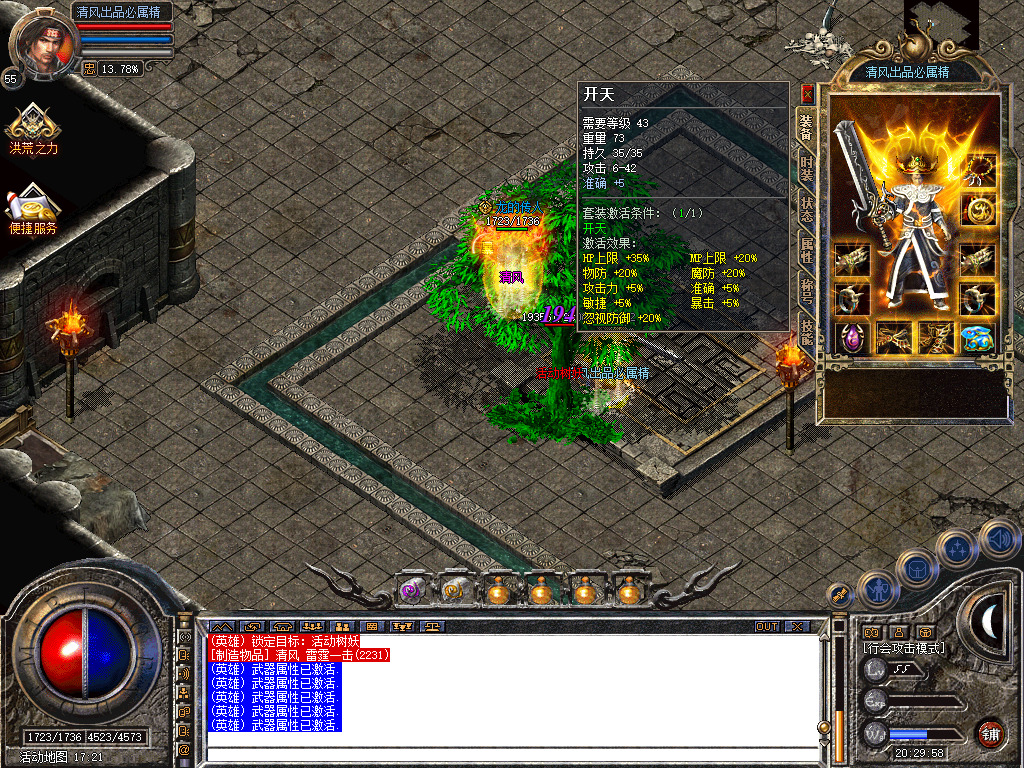Select the equipped necklace slot
This screenshot has width=1024, height=768.
pyautogui.click(x=980, y=171)
